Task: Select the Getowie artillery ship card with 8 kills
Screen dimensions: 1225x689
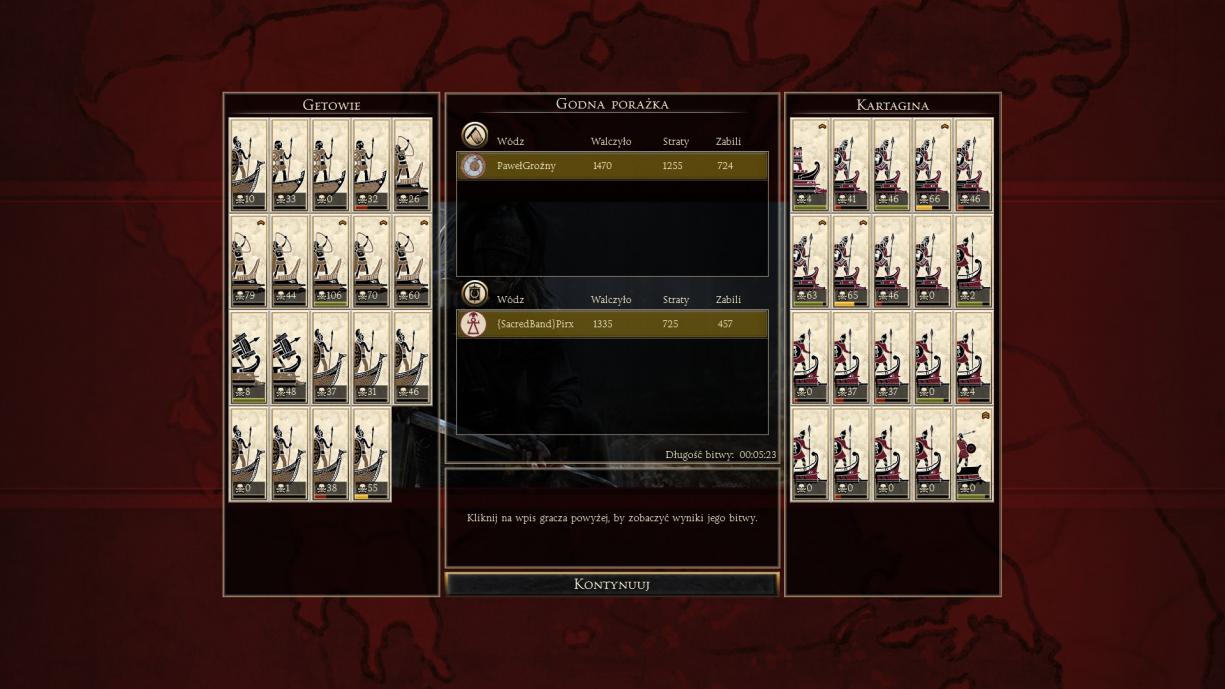Action: pos(249,357)
